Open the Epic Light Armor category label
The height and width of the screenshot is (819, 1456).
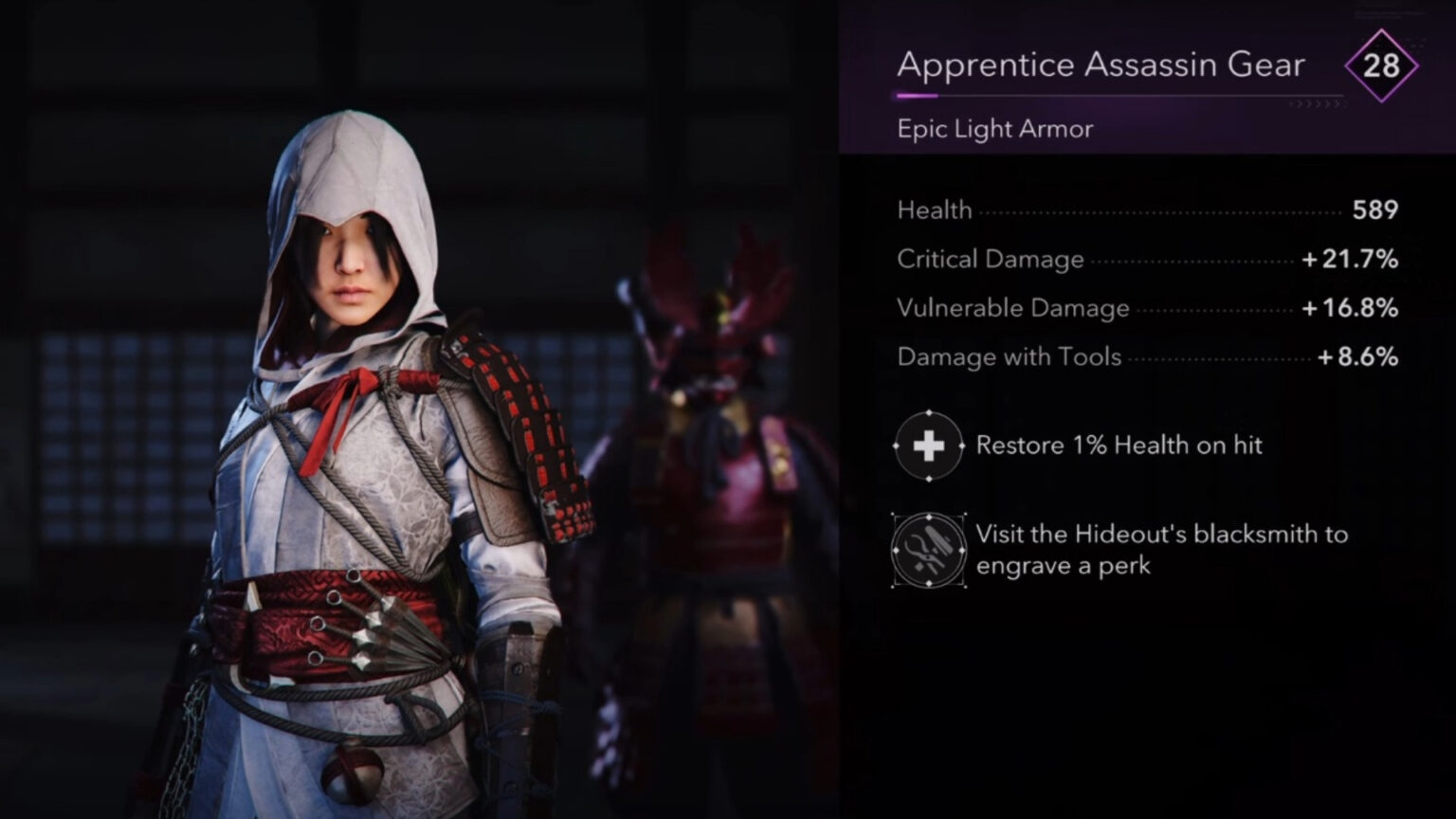[x=994, y=129]
